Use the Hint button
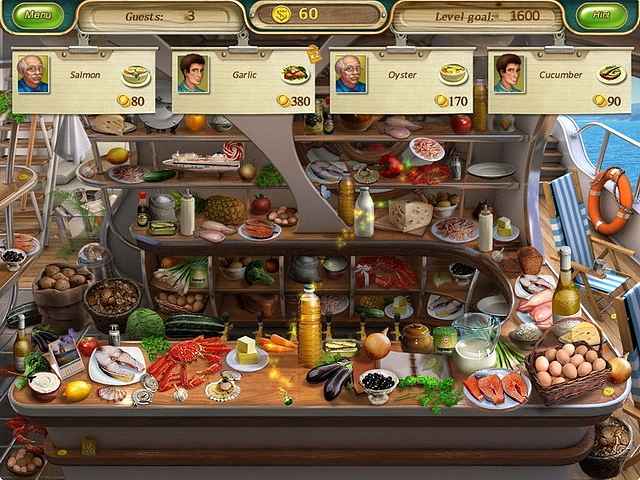Image resolution: width=640 pixels, height=480 pixels. coord(600,16)
